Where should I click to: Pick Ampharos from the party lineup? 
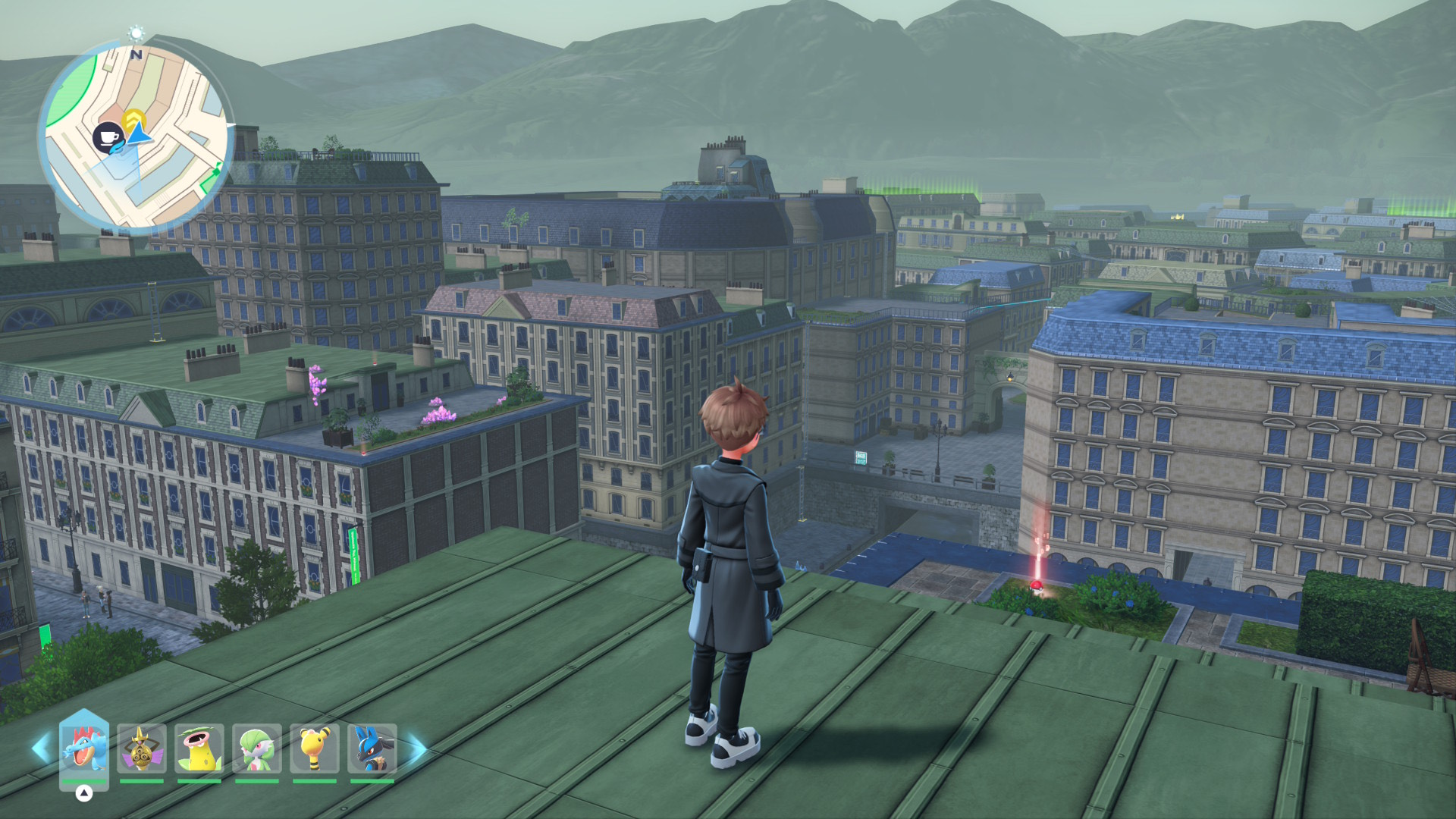pyautogui.click(x=315, y=748)
